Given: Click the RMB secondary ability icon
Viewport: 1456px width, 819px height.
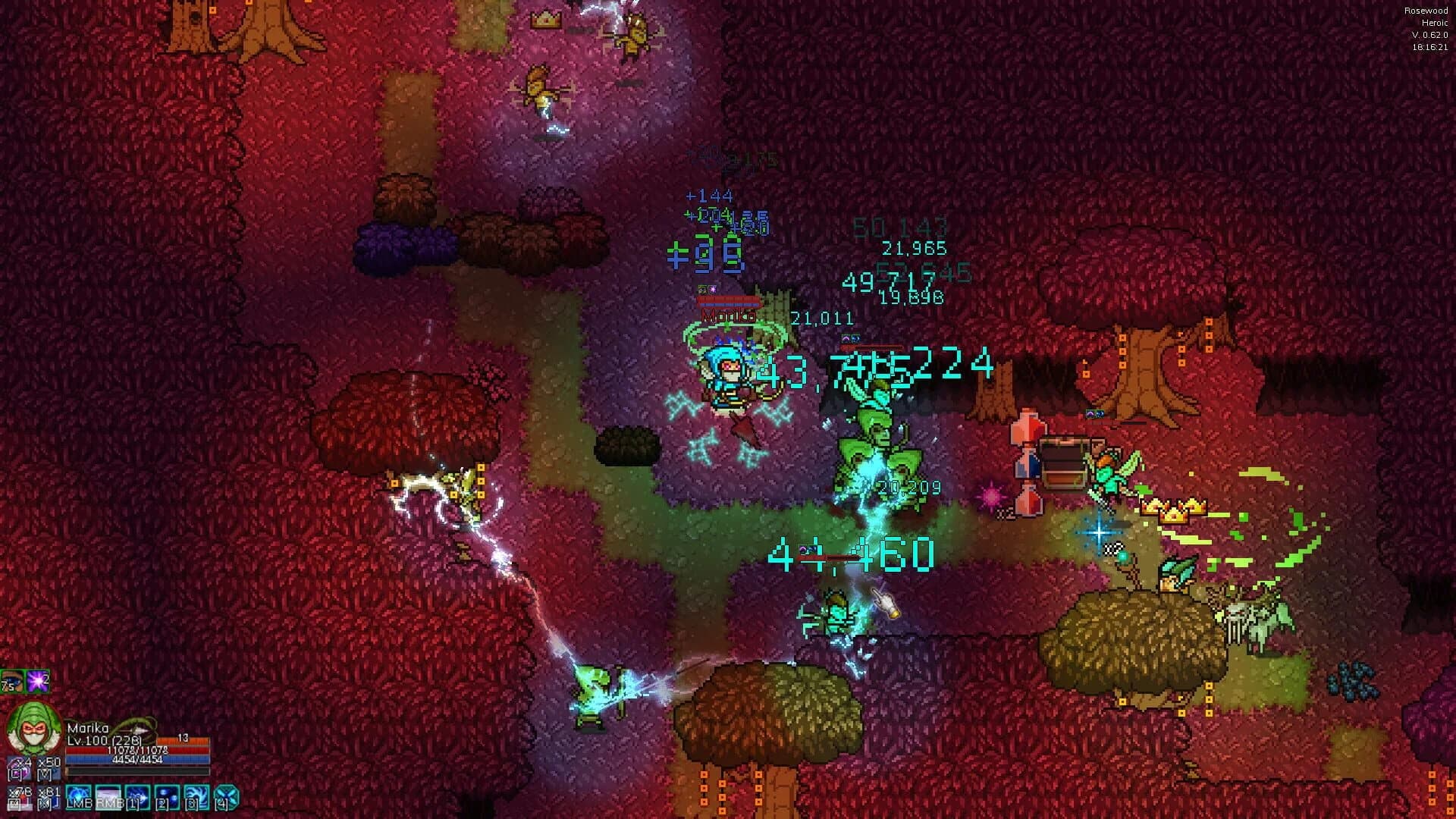Looking at the screenshot, I should pyautogui.click(x=108, y=797).
